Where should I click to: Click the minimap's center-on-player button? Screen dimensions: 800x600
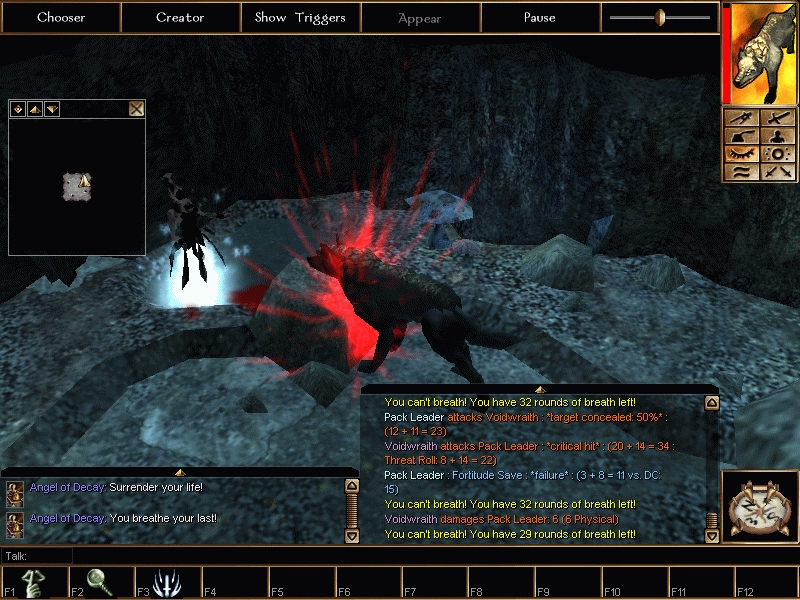pyautogui.click(x=18, y=108)
